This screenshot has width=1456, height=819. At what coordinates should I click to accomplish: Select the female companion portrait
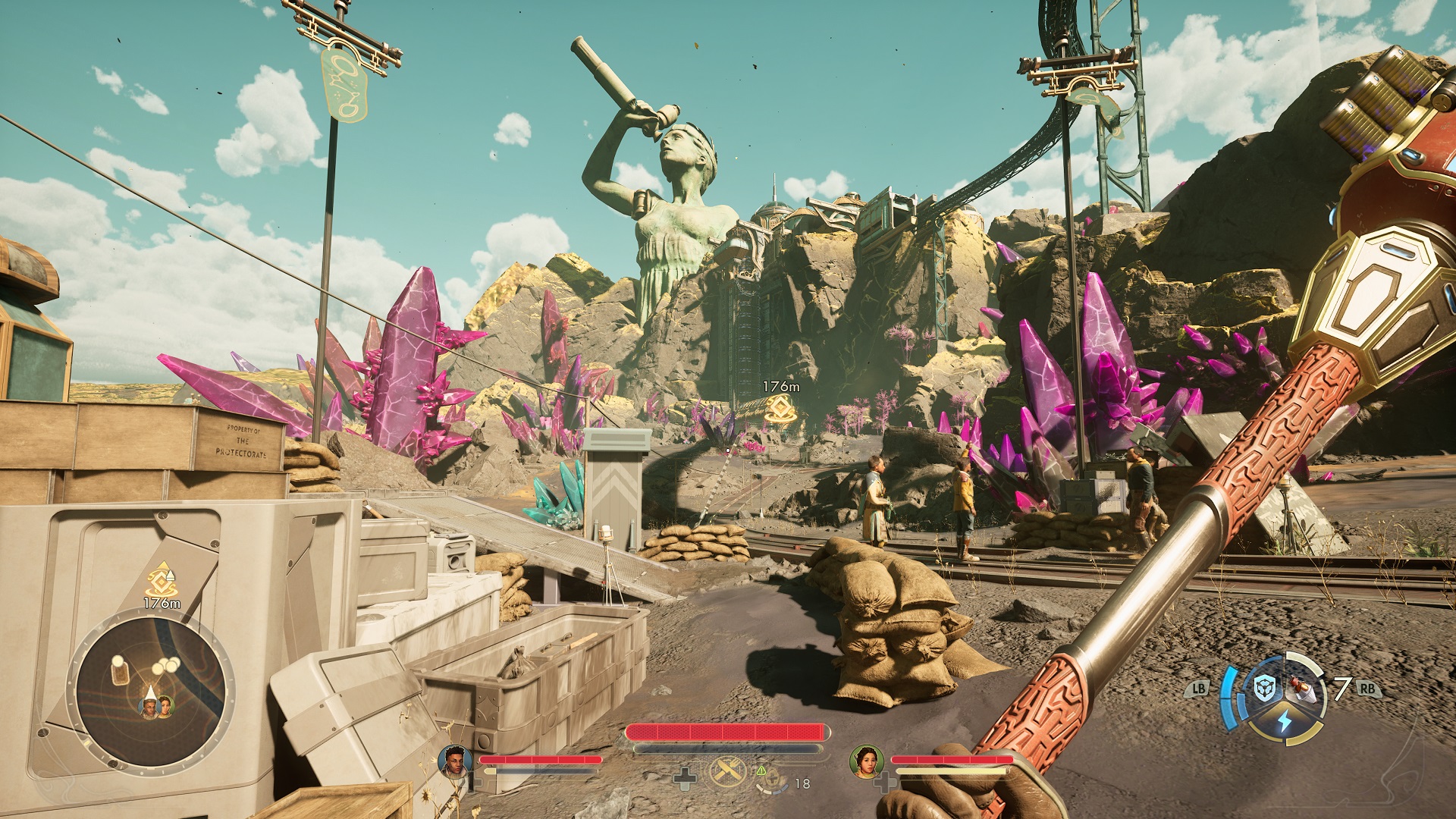(865, 761)
